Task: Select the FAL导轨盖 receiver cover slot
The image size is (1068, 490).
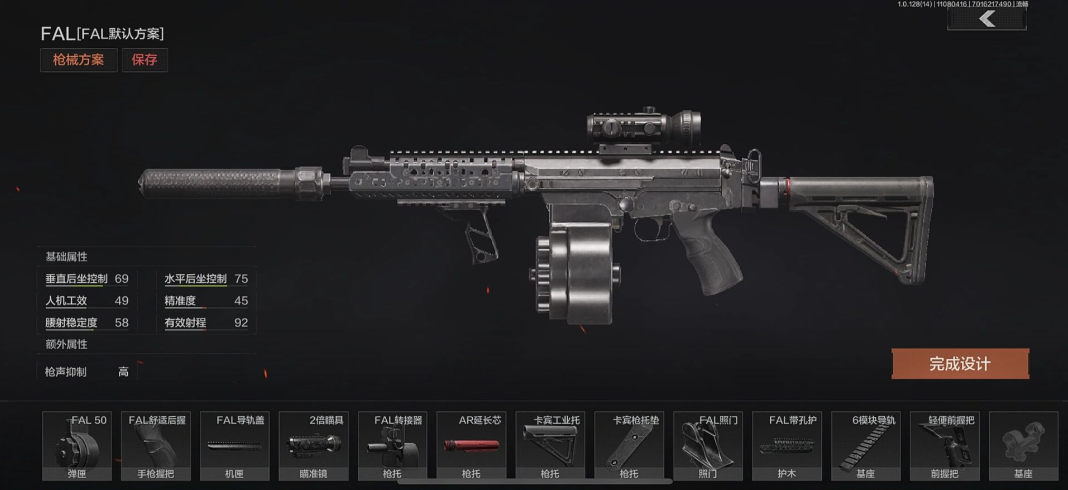Action: pos(234,446)
